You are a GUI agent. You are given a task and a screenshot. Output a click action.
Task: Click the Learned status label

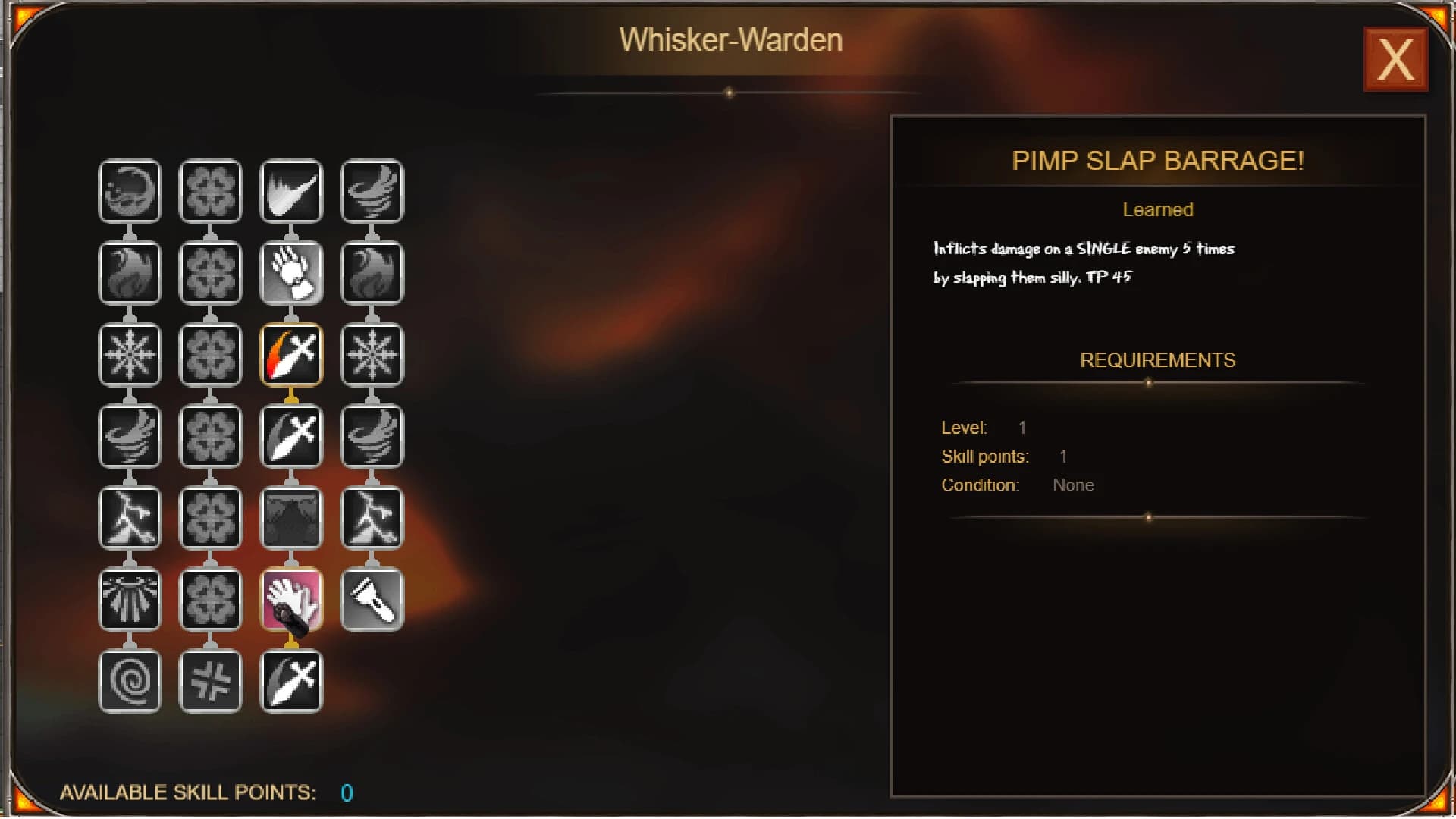(1157, 210)
